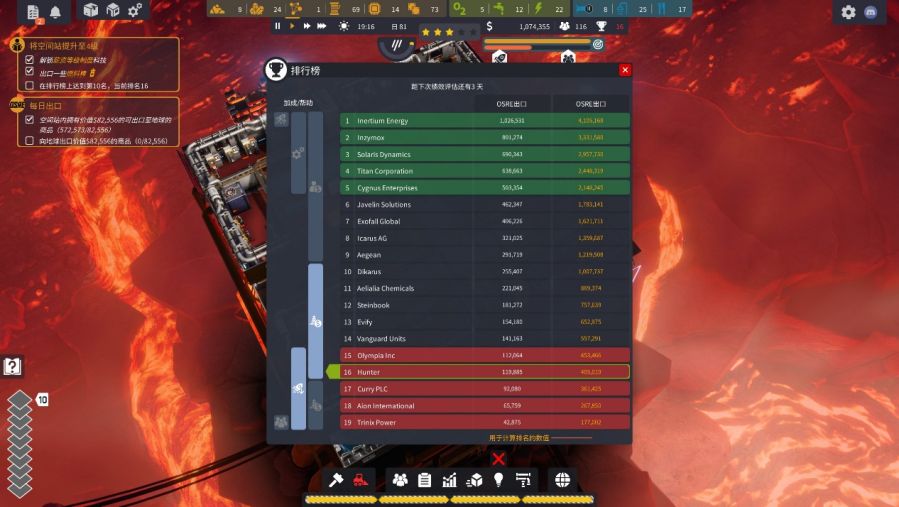The height and width of the screenshot is (507, 899).
Task: Click the red X cancel button above toolbar
Action: (498, 459)
